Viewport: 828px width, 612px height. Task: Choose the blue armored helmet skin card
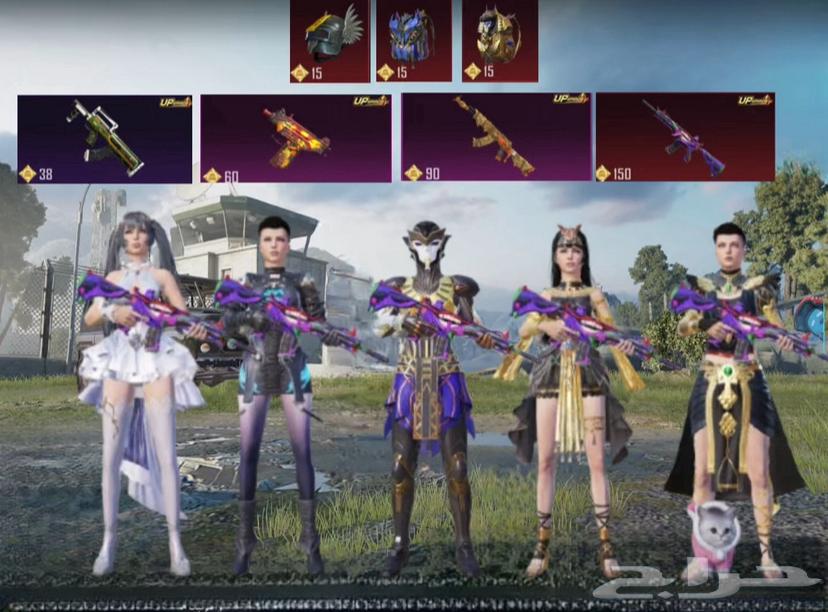pos(413,41)
